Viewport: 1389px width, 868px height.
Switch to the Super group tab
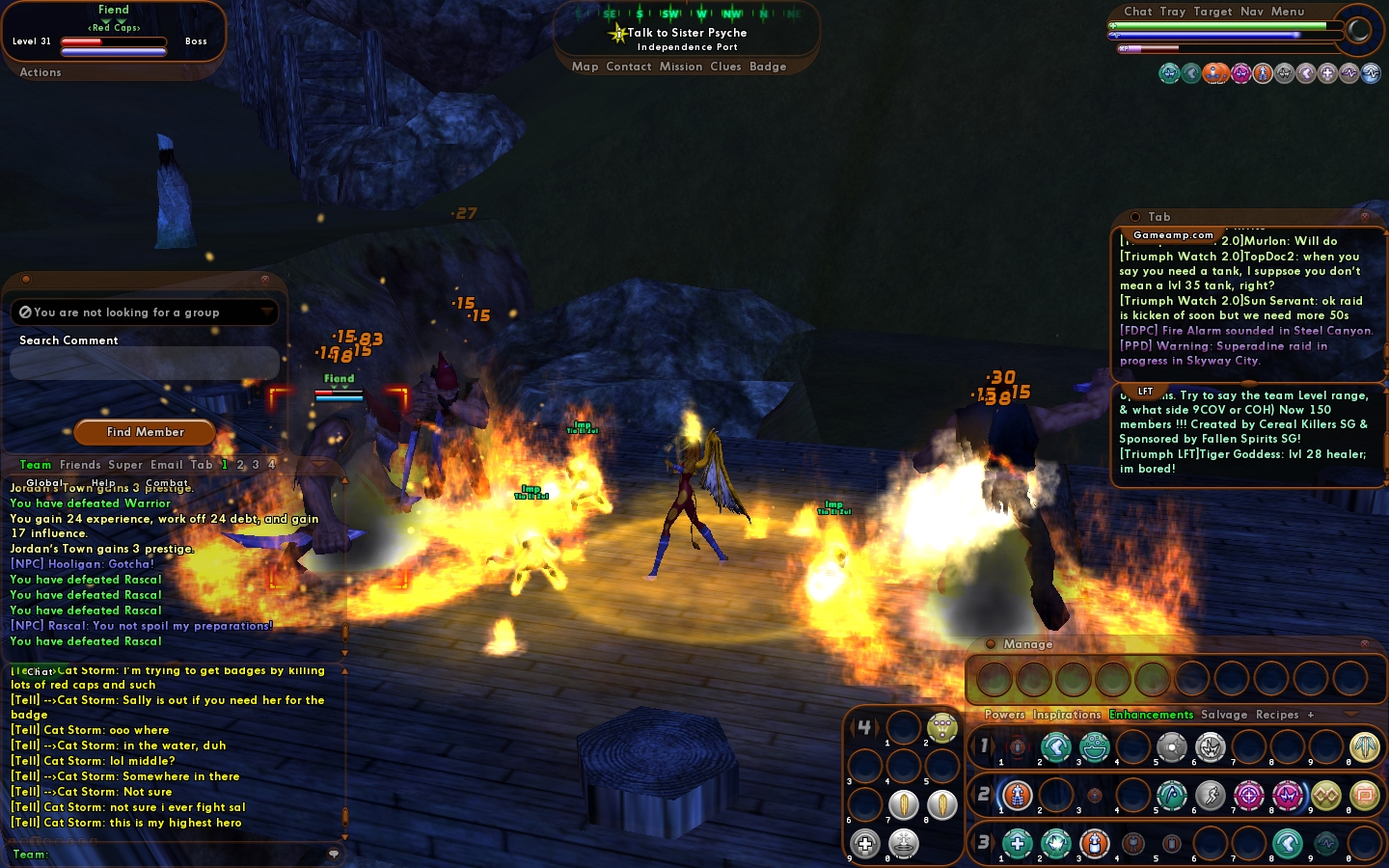[125, 465]
